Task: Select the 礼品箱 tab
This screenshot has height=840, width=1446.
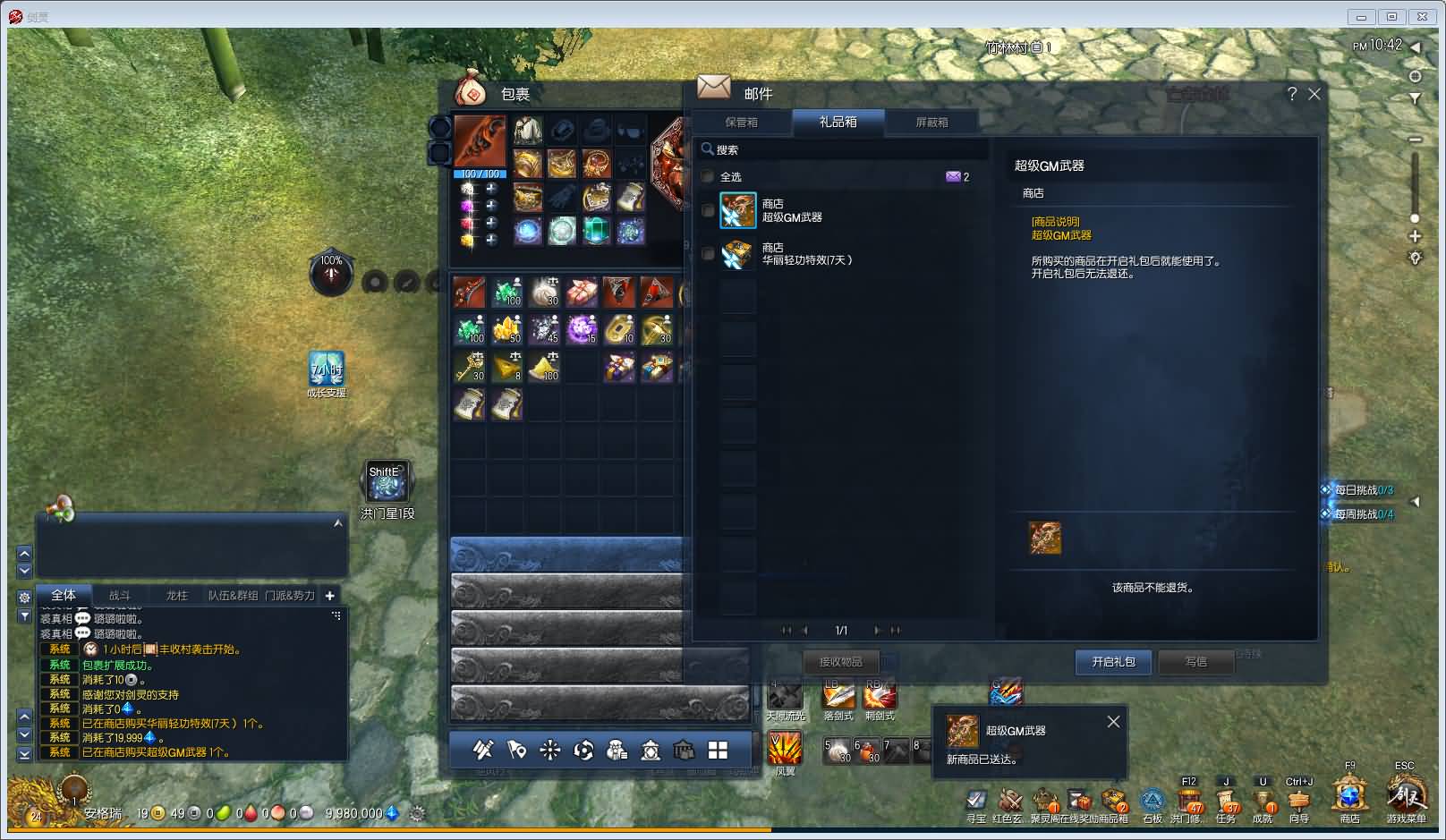Action: click(x=838, y=123)
